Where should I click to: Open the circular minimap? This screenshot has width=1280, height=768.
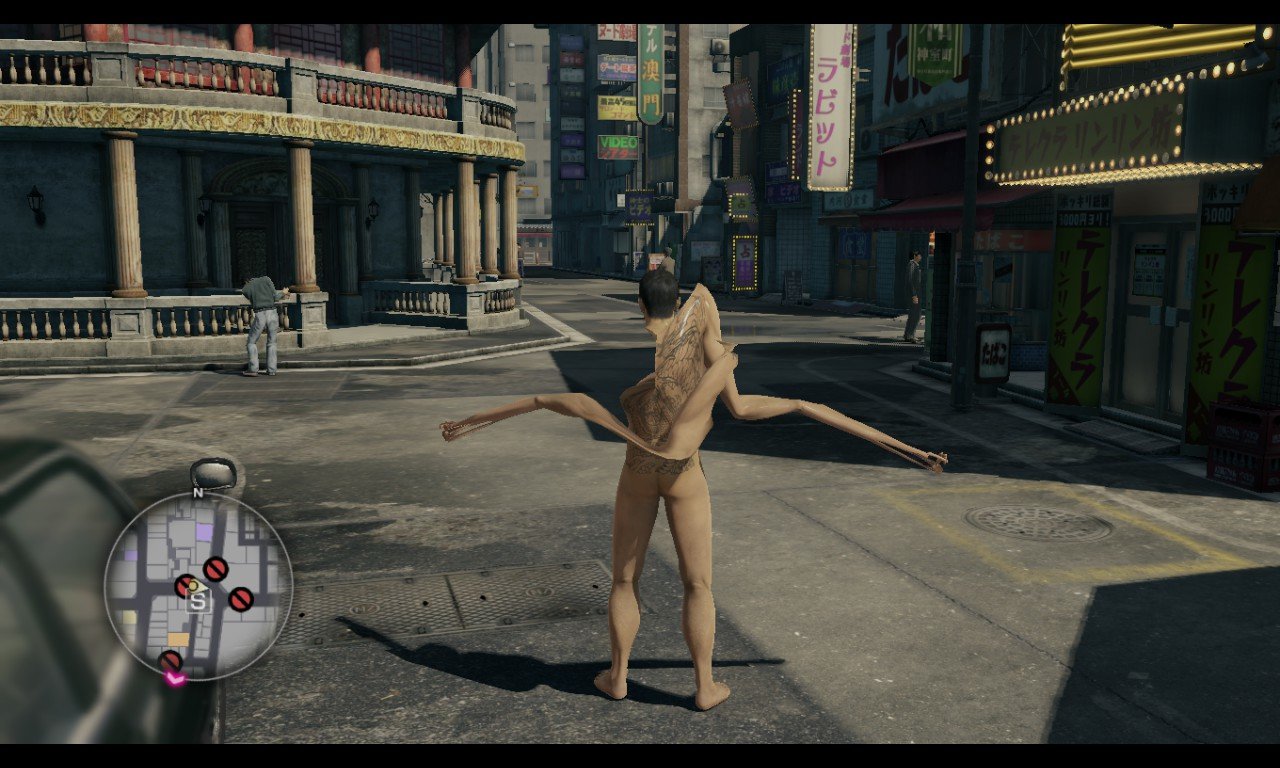[x=198, y=587]
